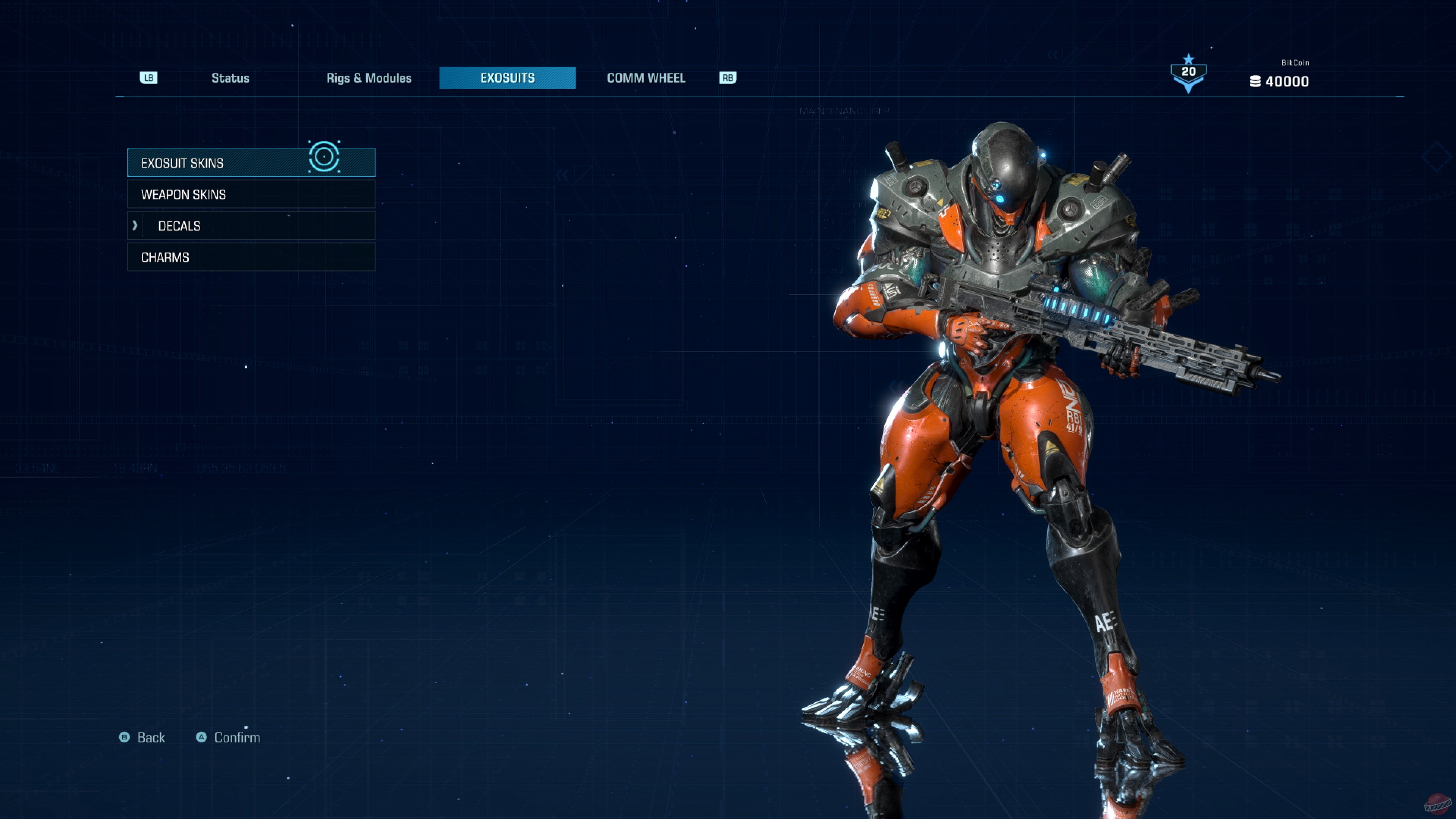This screenshot has height=819, width=1456.
Task: Switch to the Status tab
Action: (x=230, y=78)
